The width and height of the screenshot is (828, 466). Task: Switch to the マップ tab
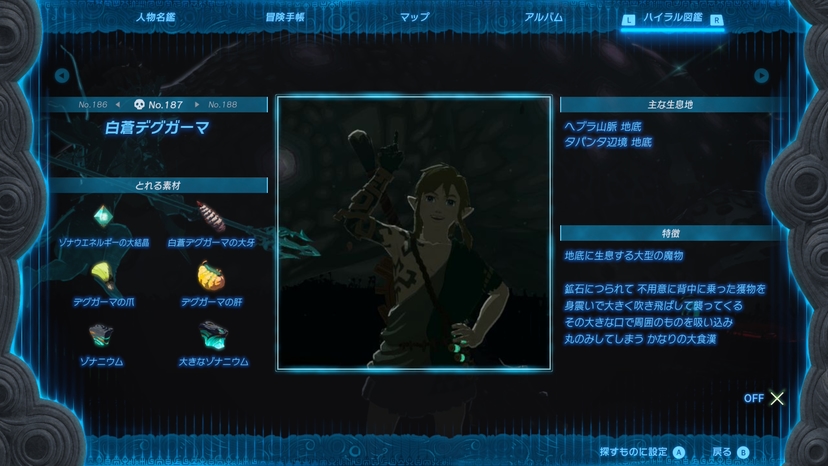[x=414, y=18]
